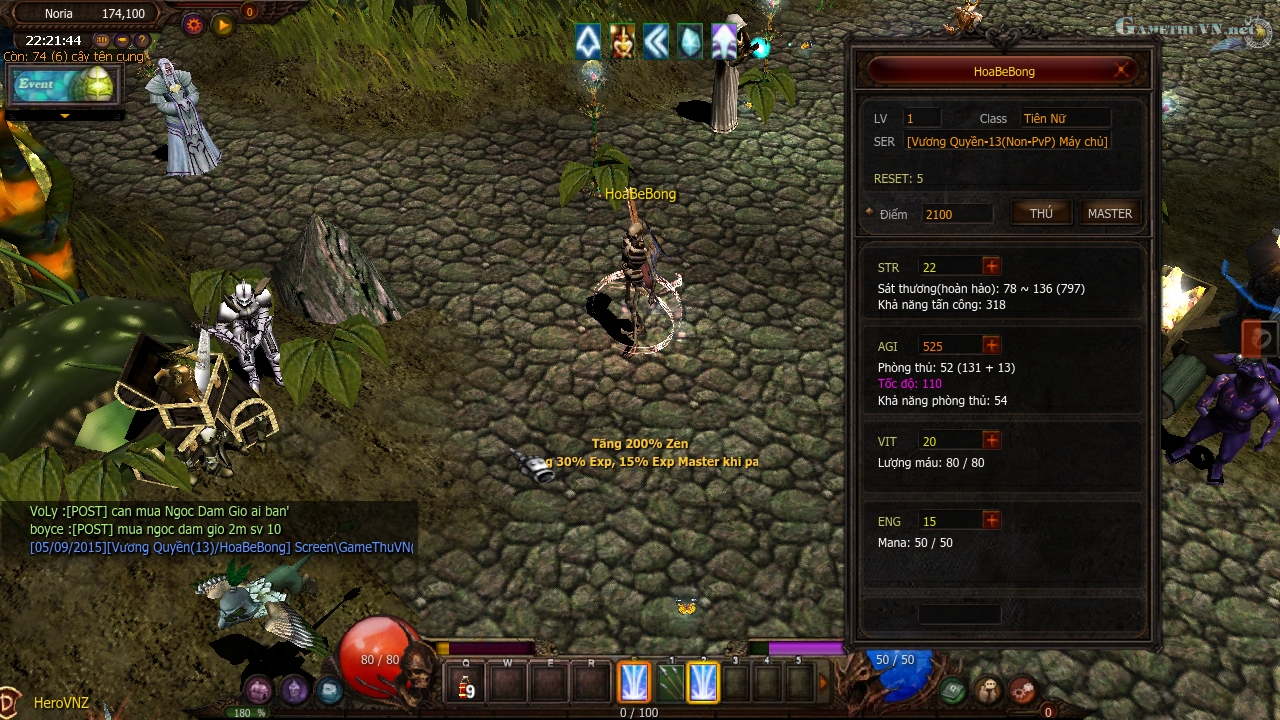Click the Điểm points input field

click(956, 213)
